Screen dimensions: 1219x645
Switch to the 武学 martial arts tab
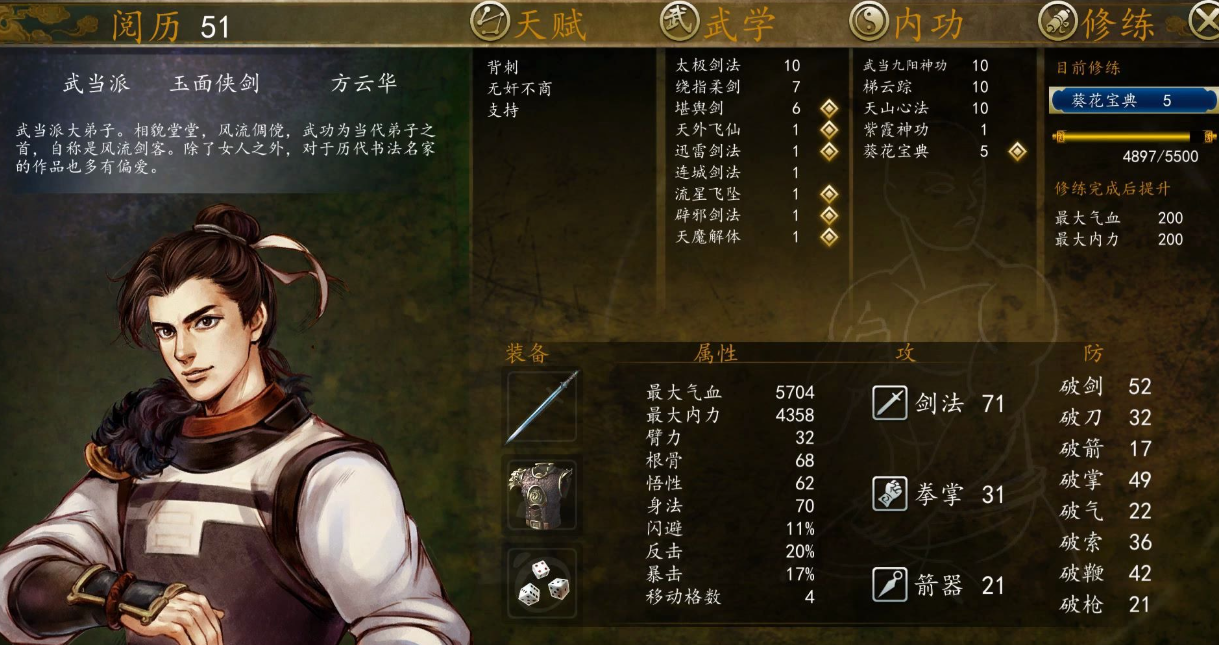pos(719,22)
